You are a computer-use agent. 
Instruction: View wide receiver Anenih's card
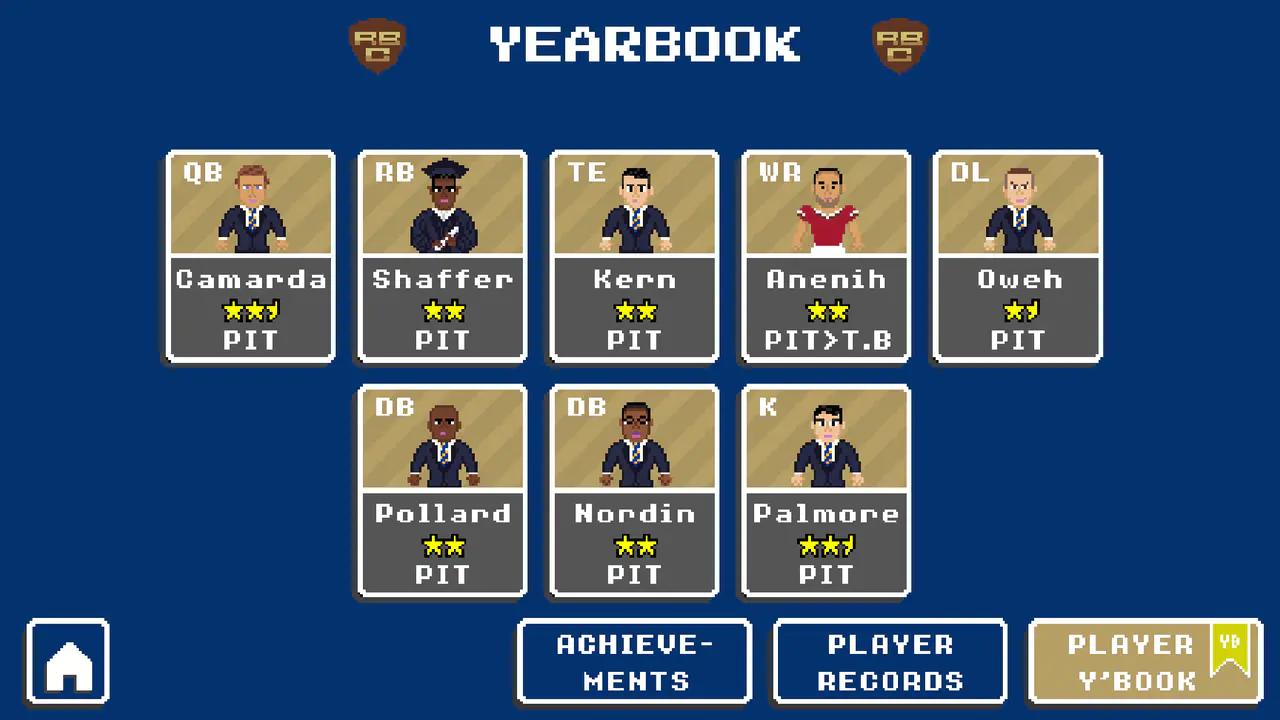[x=826, y=256]
